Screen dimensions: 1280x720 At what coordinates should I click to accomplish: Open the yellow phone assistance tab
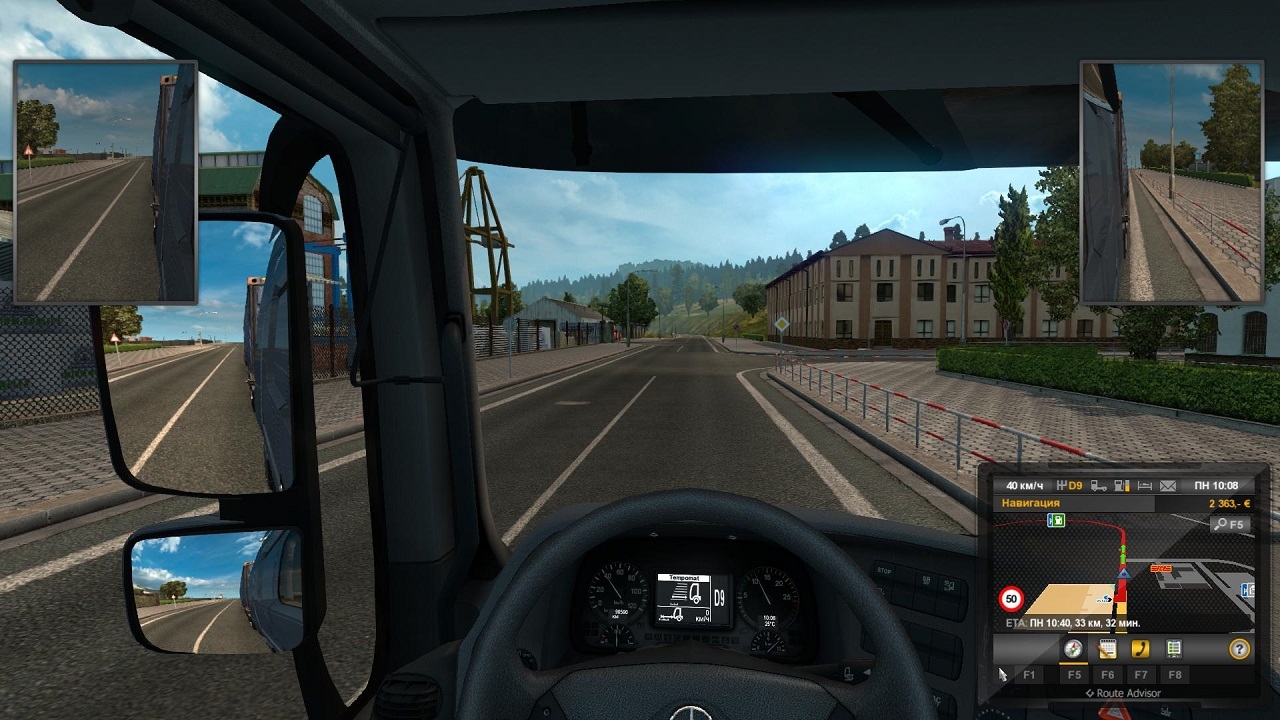pos(1140,649)
